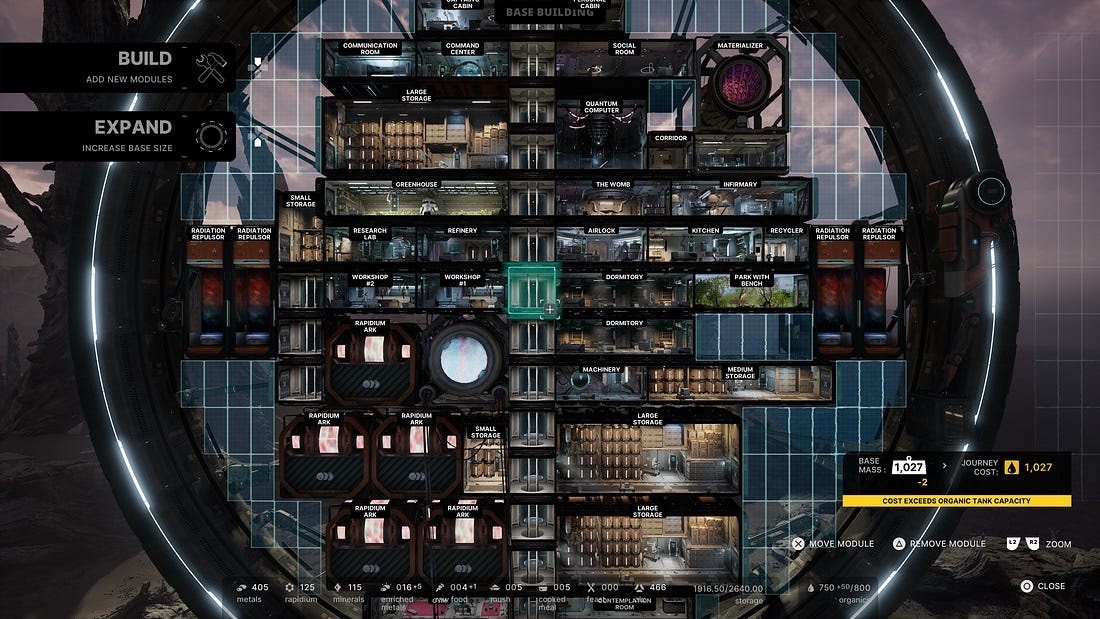Choose the Research Lab module
The image size is (1100, 619).
(x=369, y=246)
